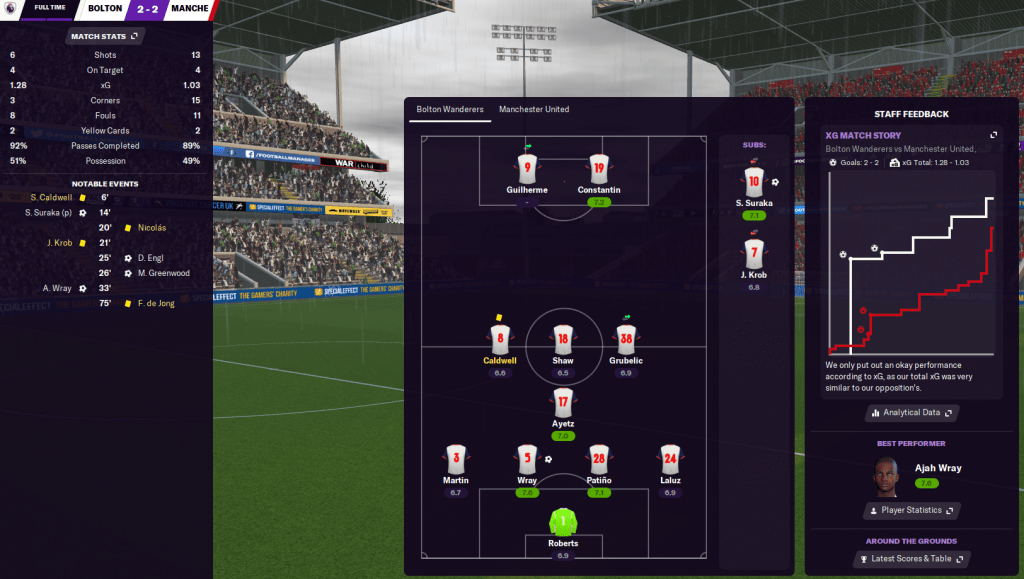Select Guilherme's number 9 shirt
The width and height of the screenshot is (1024, 579).
pyautogui.click(x=527, y=168)
